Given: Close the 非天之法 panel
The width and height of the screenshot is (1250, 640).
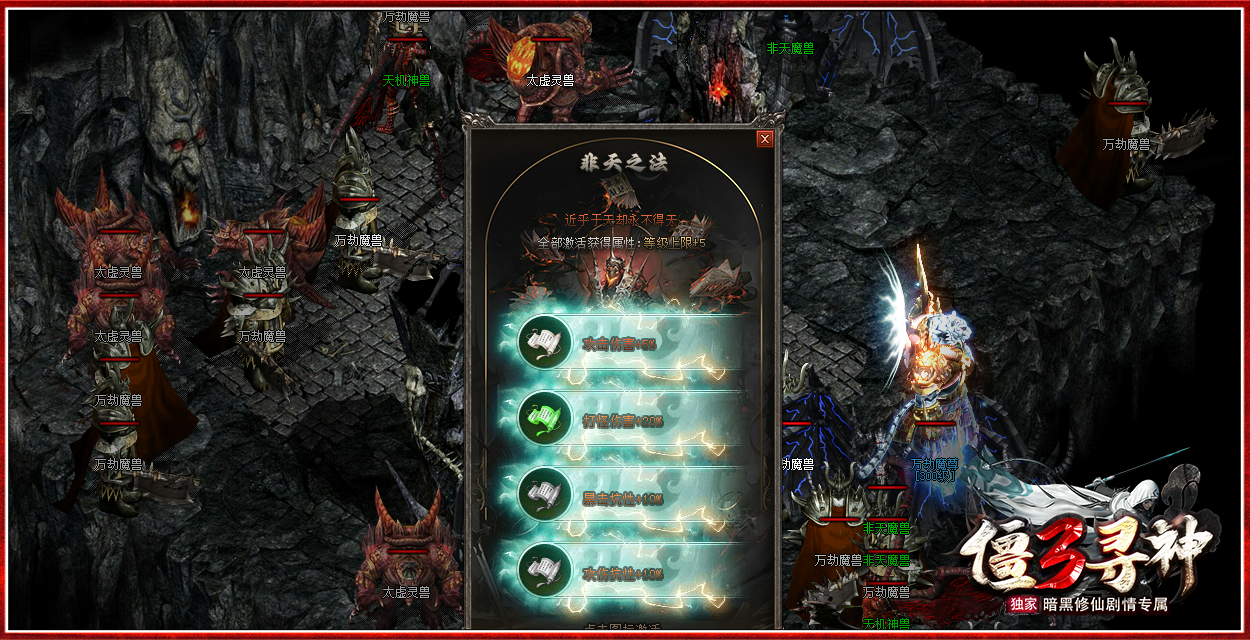Looking at the screenshot, I should (x=765, y=139).
